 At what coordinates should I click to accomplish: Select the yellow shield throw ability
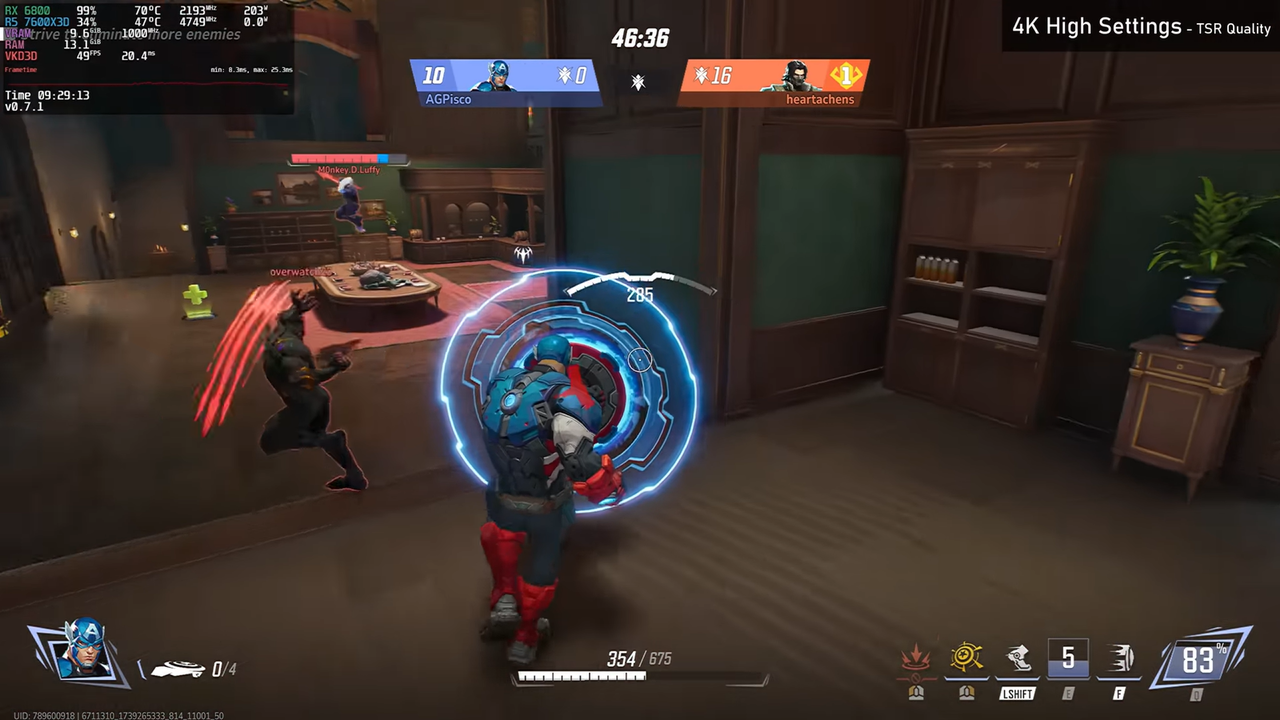point(966,657)
